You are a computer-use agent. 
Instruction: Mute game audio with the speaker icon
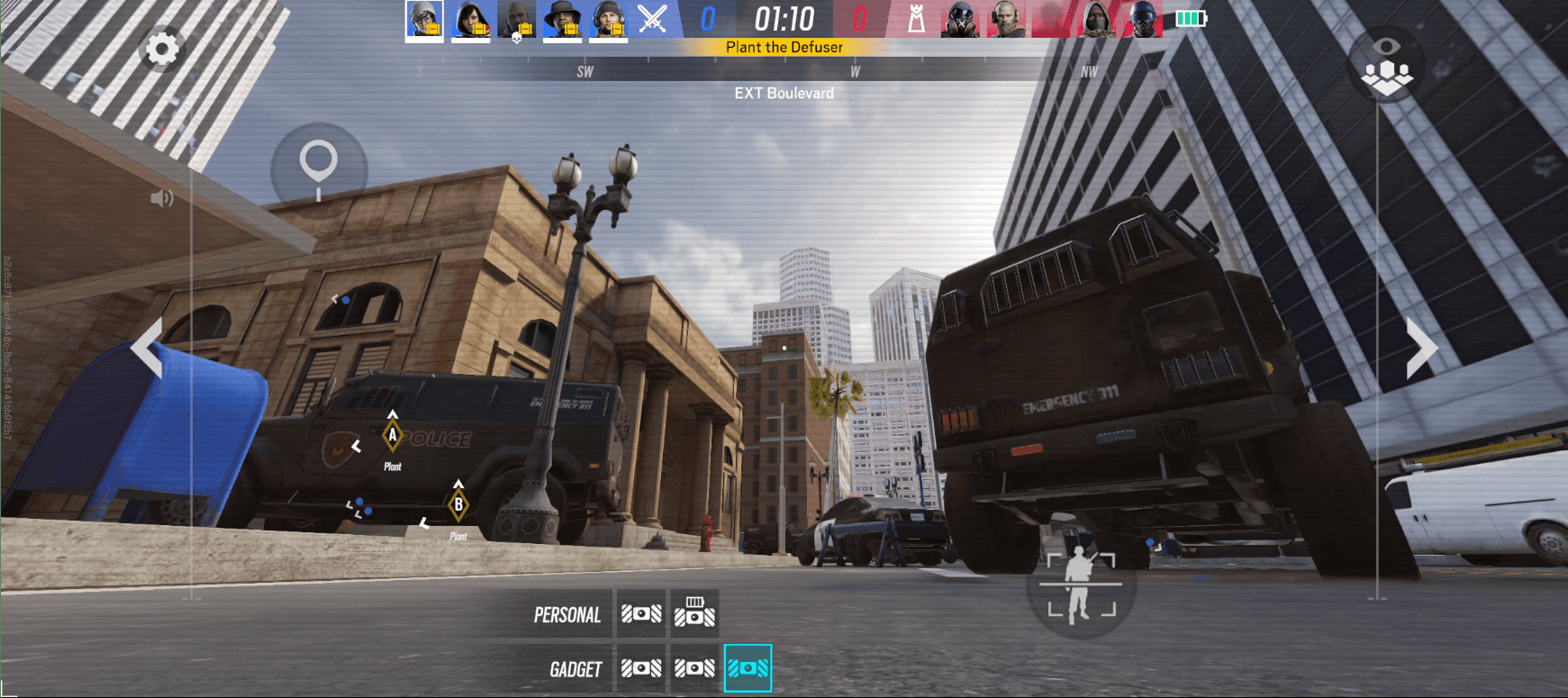(x=162, y=197)
